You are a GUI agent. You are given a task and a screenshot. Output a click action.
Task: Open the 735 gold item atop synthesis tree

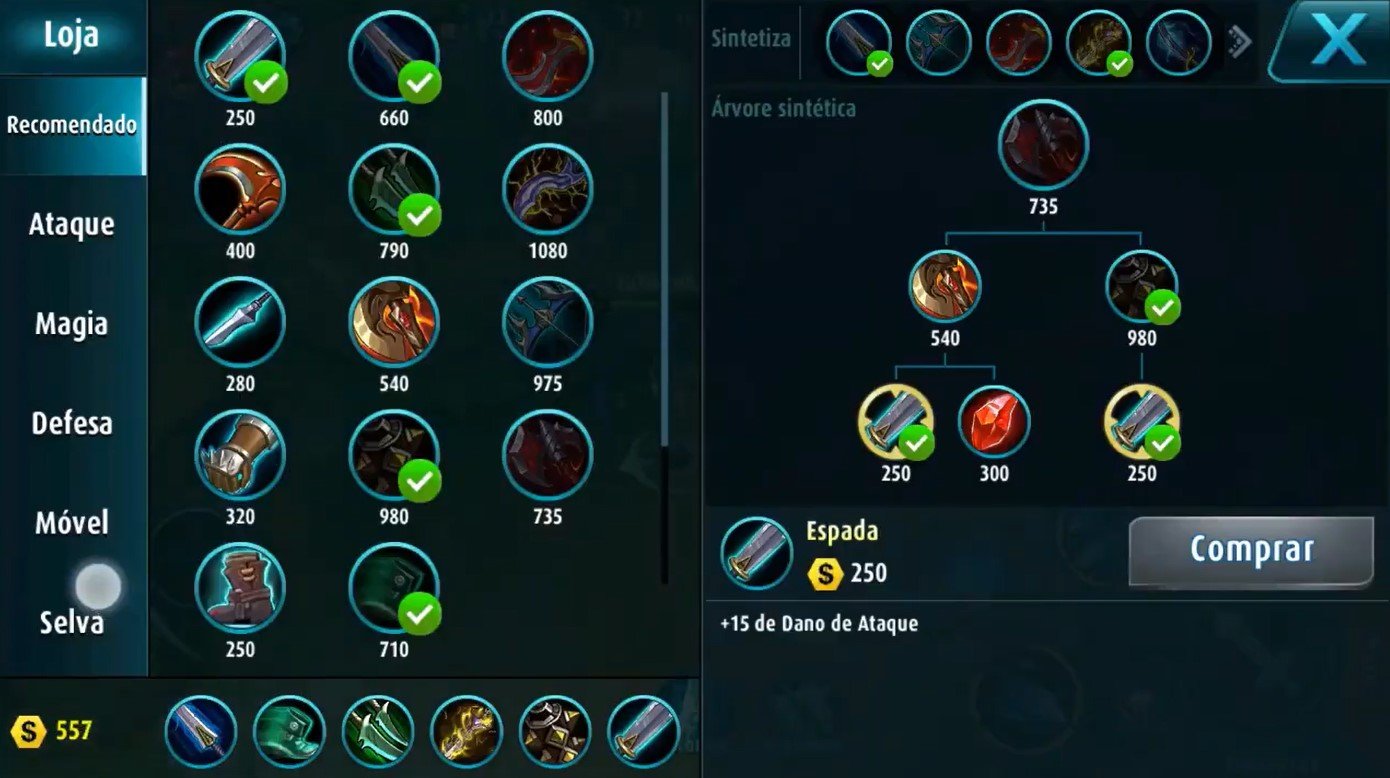tap(1043, 145)
